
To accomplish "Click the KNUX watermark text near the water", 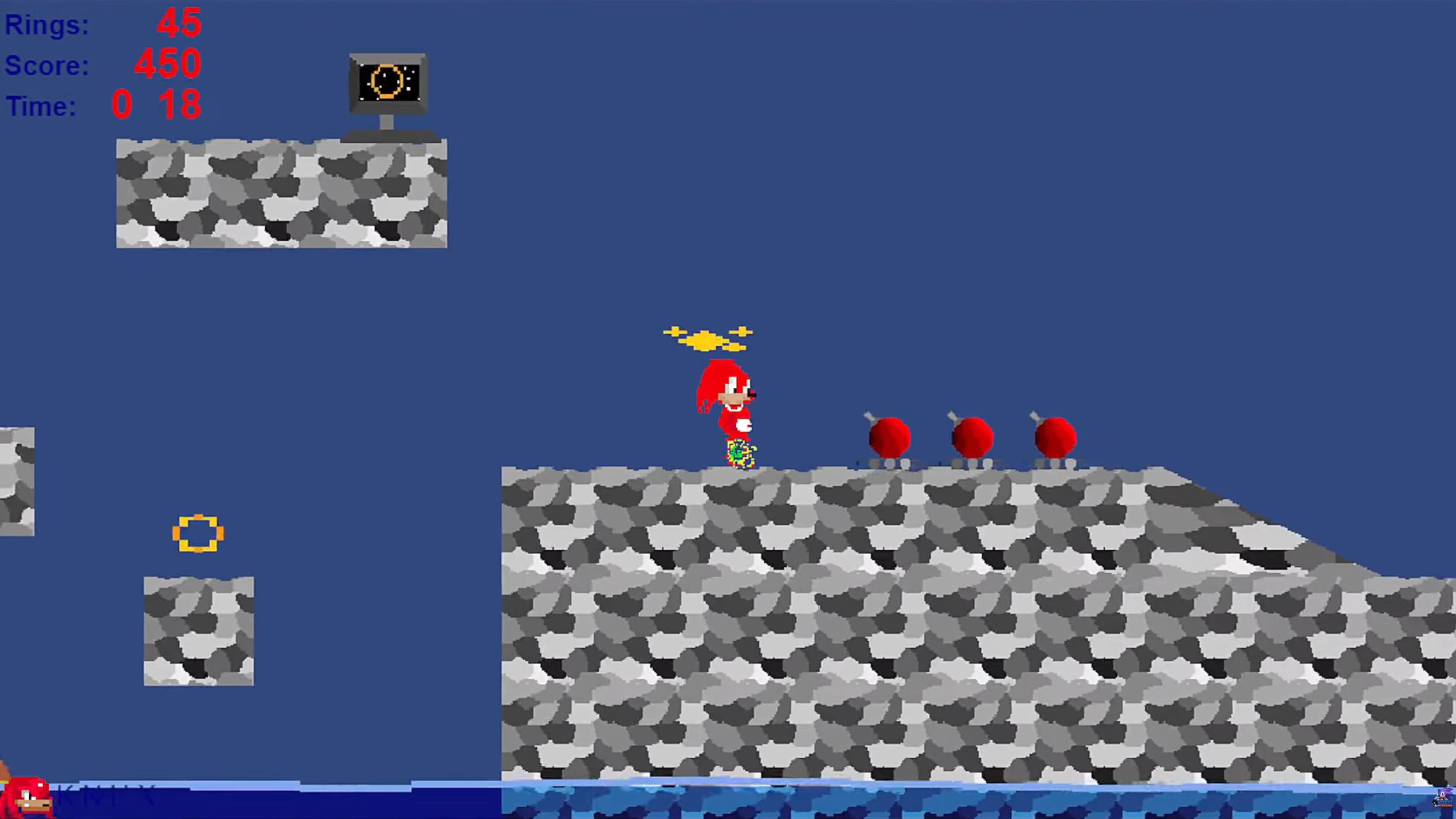I will (x=106, y=797).
